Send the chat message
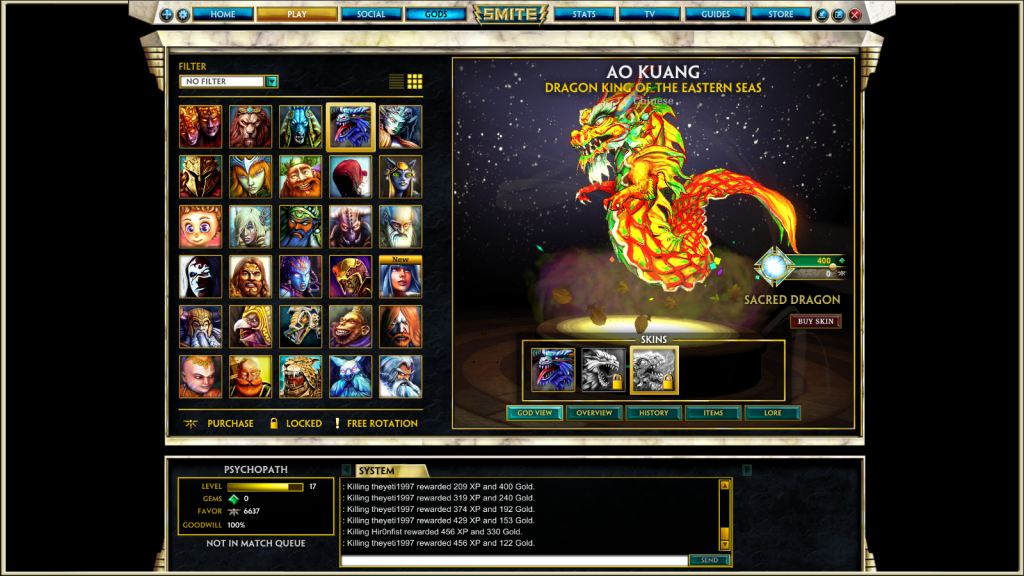 pyautogui.click(x=709, y=560)
